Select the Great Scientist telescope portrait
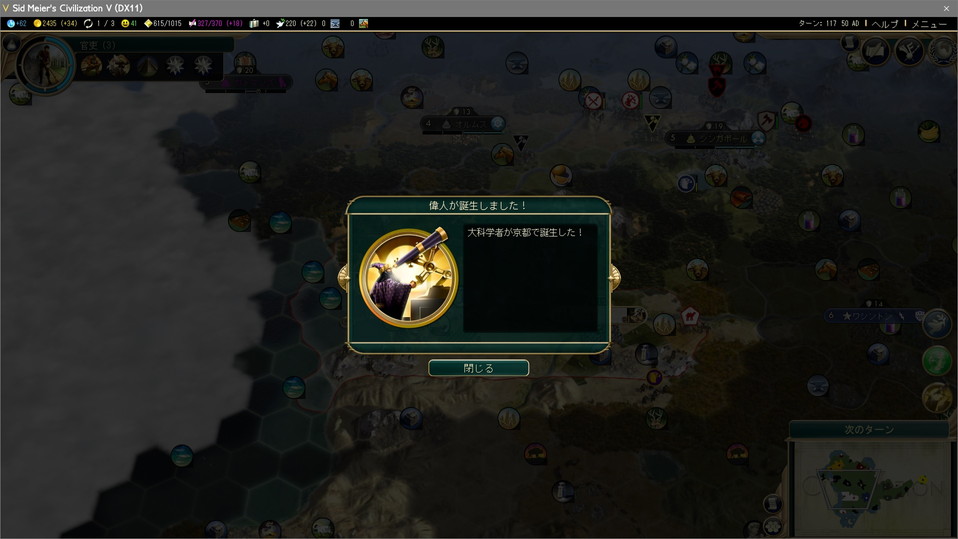The height and width of the screenshot is (539, 958). 408,275
